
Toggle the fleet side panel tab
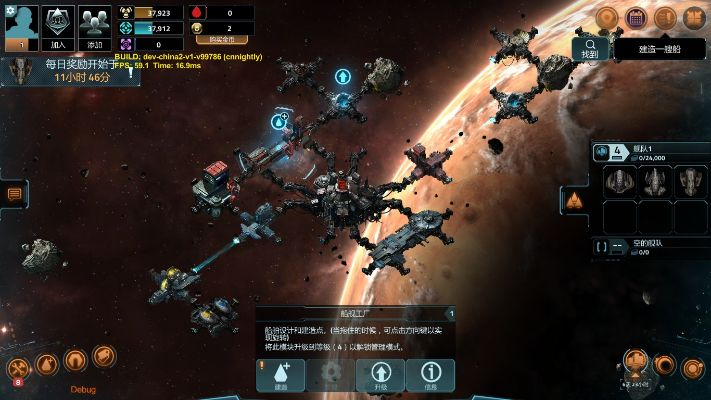pyautogui.click(x=574, y=200)
